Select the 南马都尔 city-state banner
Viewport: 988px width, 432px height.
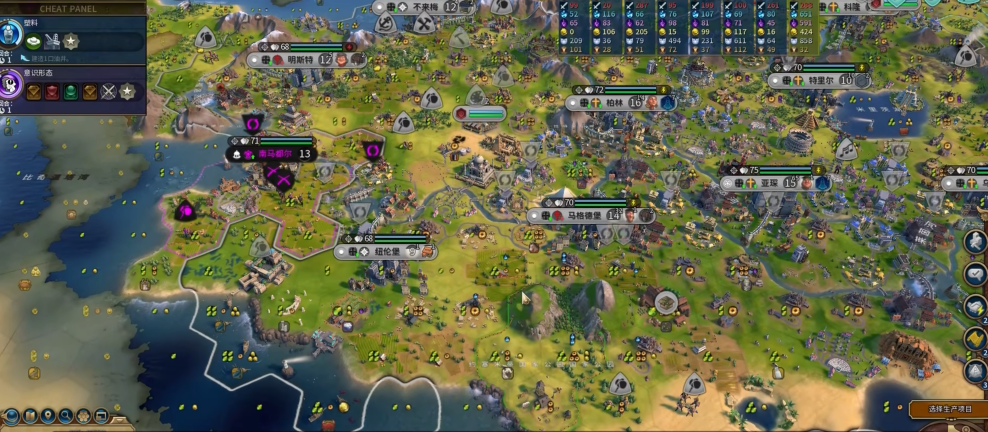point(273,154)
